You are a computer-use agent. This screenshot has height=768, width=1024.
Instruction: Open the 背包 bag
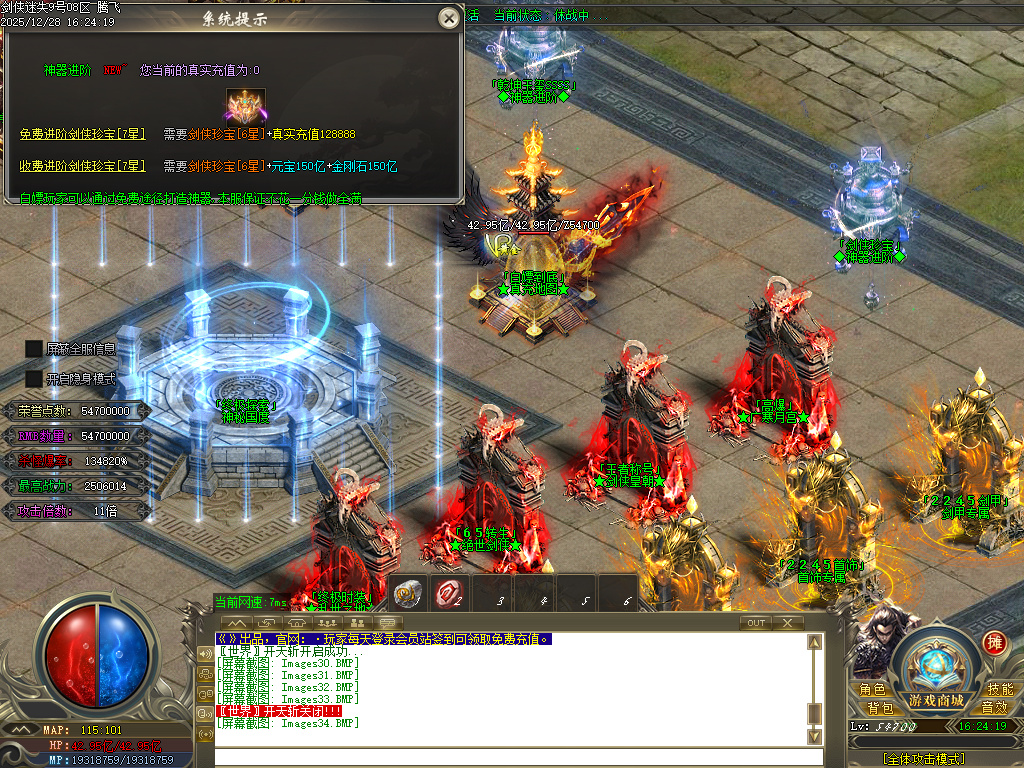click(x=879, y=708)
